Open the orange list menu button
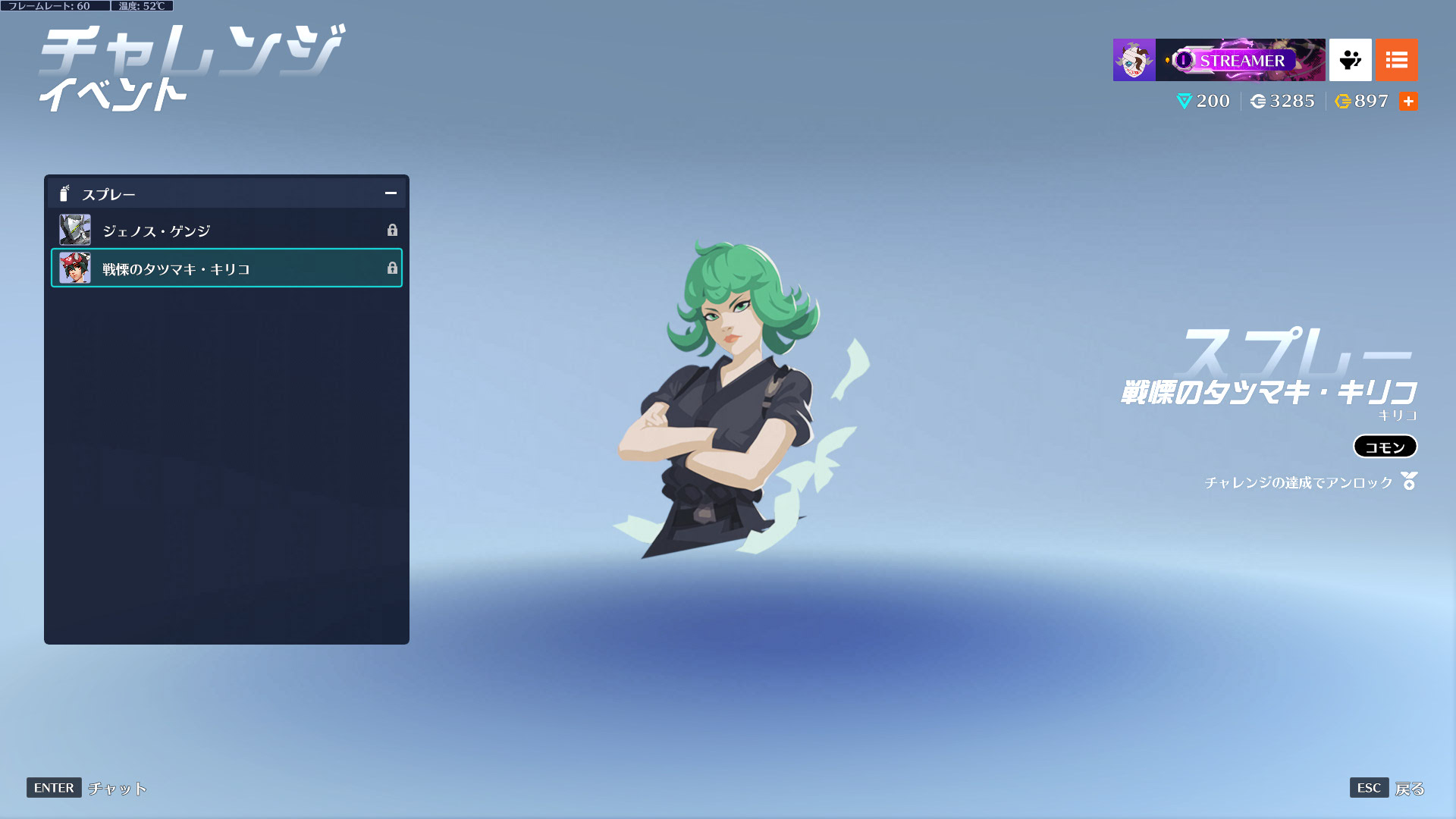This screenshot has height=819, width=1456. (x=1396, y=60)
